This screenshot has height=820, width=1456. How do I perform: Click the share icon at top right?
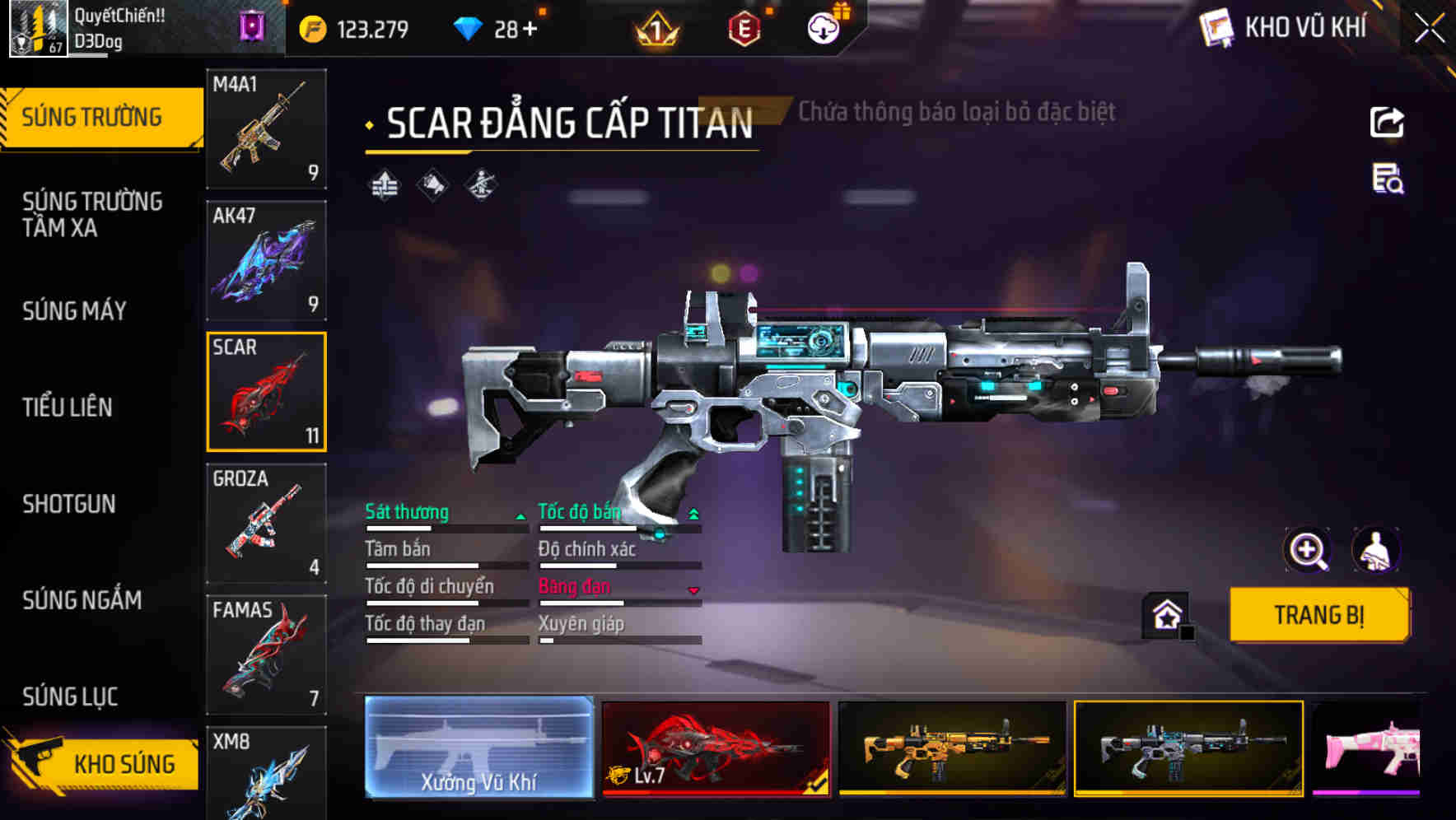1388,122
